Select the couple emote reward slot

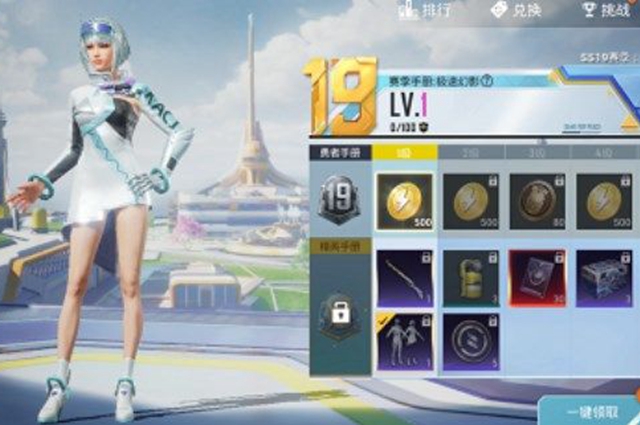(x=404, y=343)
